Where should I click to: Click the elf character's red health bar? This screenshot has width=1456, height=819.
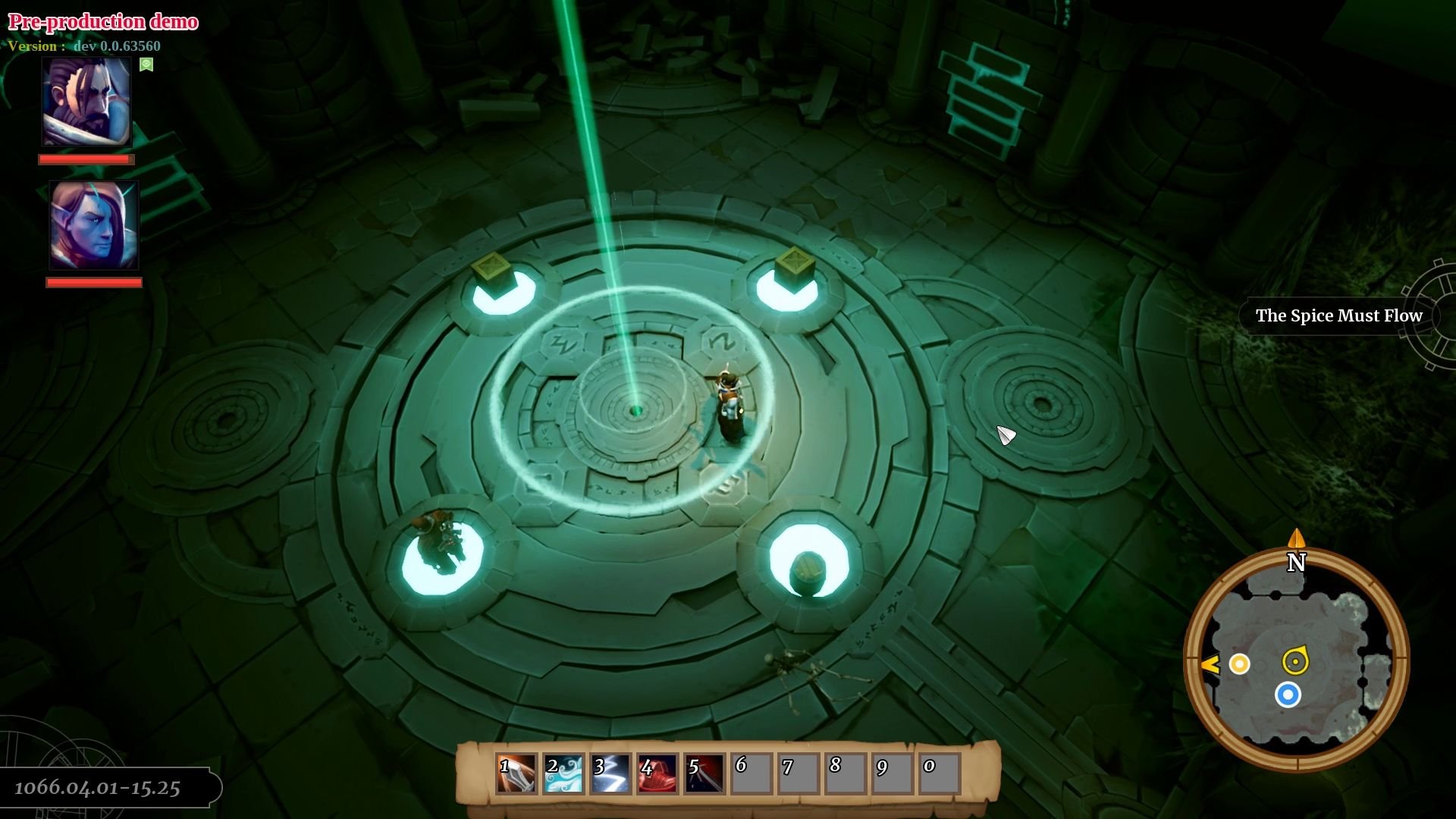[x=95, y=282]
